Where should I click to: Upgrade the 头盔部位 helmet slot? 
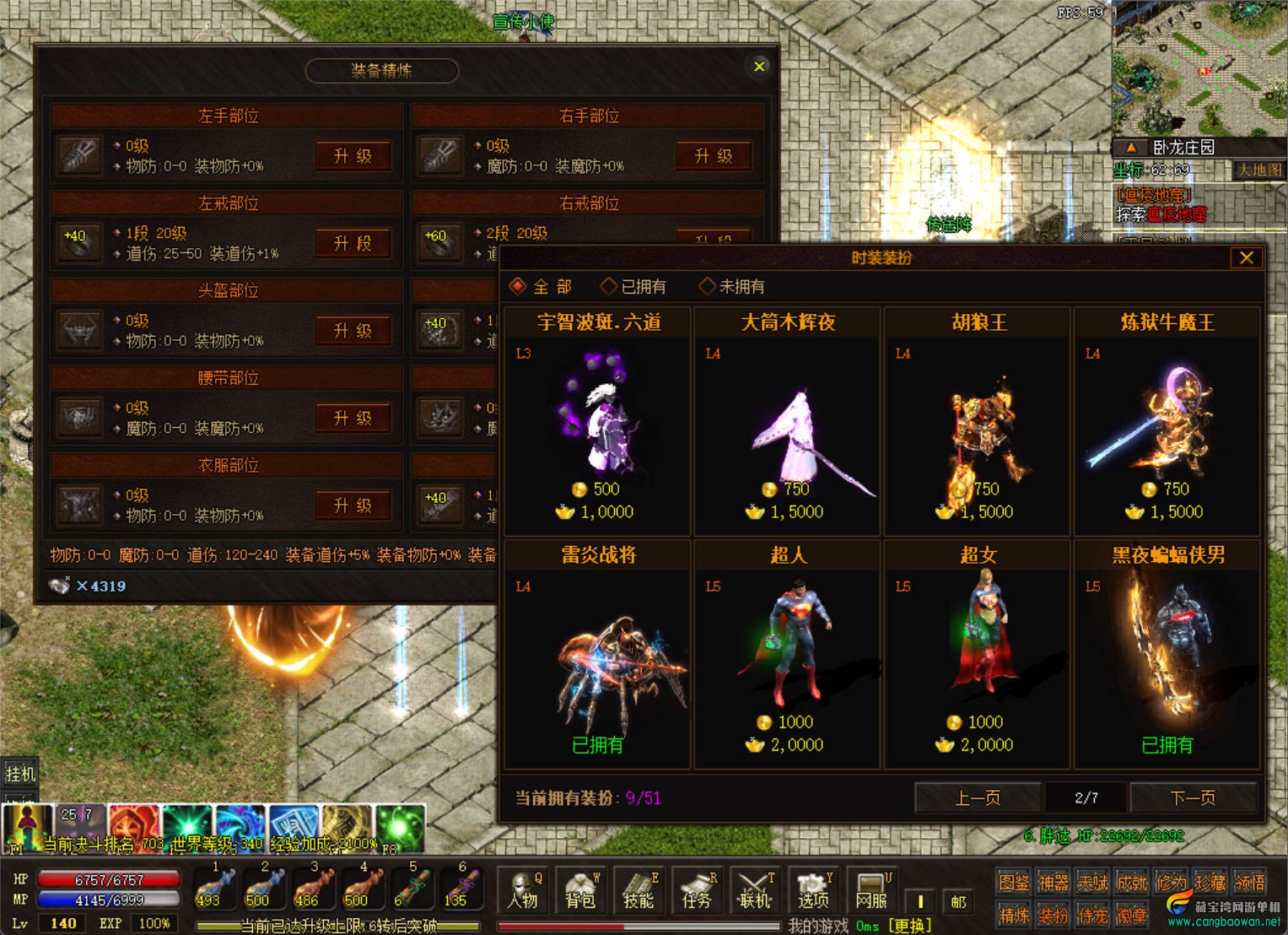point(353,331)
